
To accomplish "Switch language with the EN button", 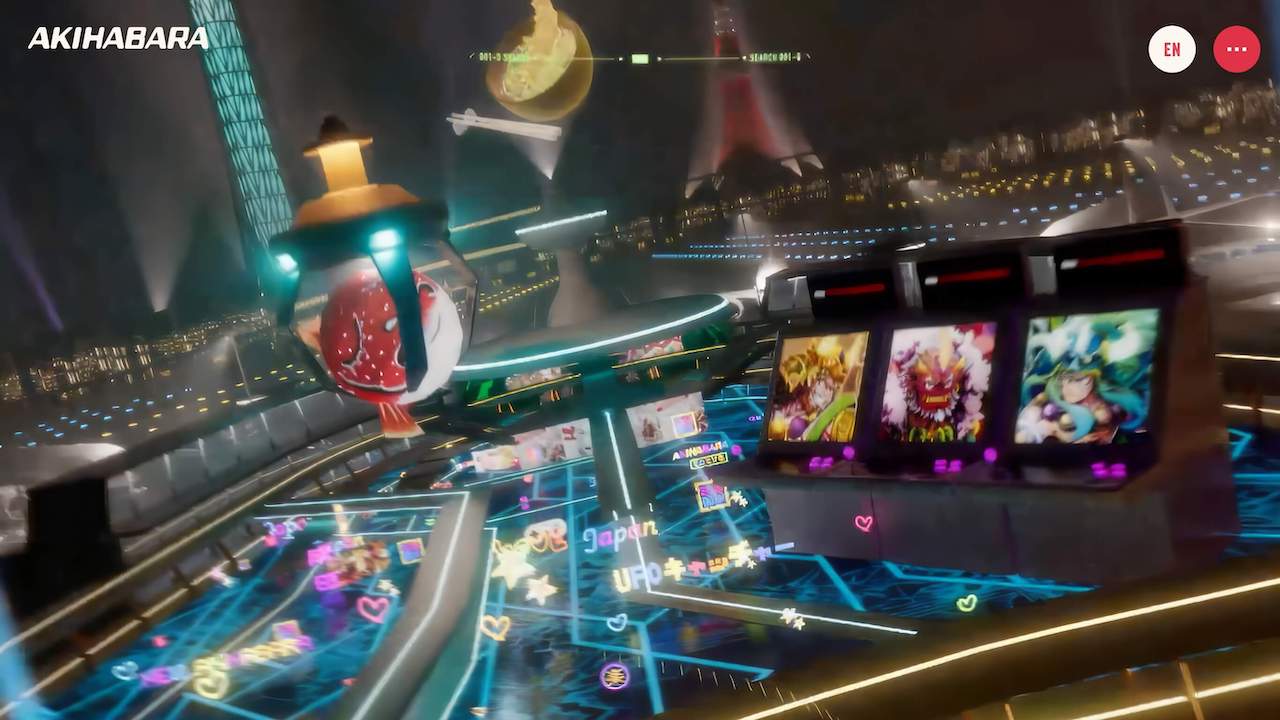I will click(x=1172, y=49).
